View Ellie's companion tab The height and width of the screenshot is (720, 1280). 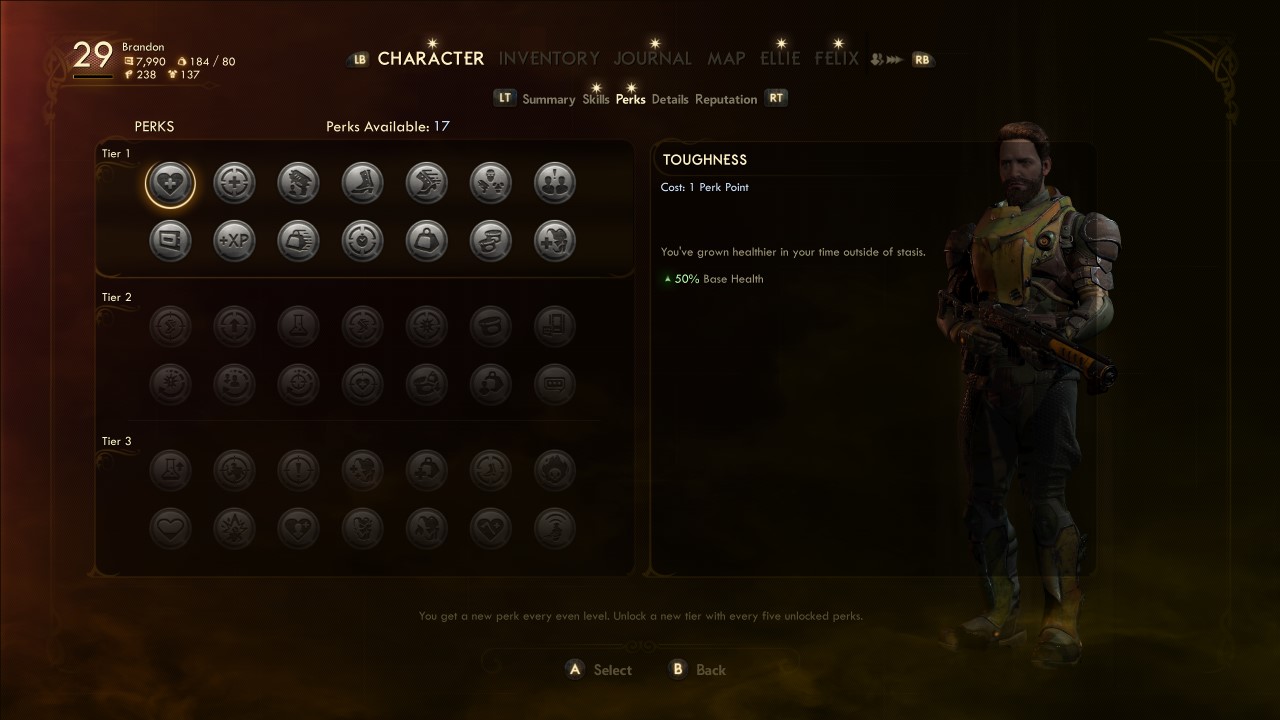point(780,58)
